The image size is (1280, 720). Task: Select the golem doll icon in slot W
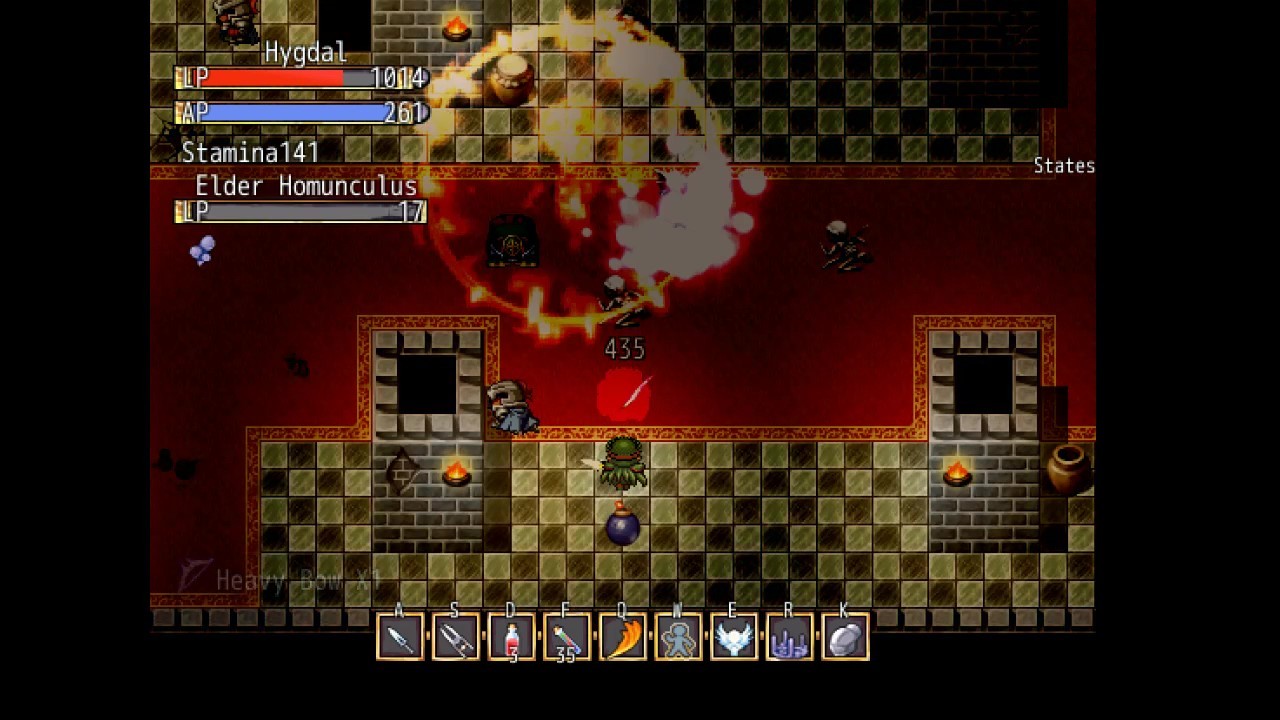[x=678, y=636]
